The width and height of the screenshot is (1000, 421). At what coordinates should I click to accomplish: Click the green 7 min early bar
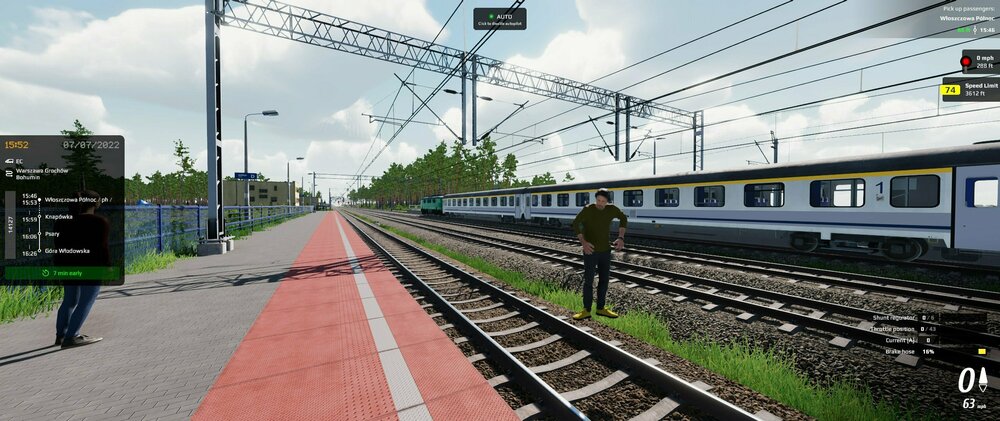point(62,272)
